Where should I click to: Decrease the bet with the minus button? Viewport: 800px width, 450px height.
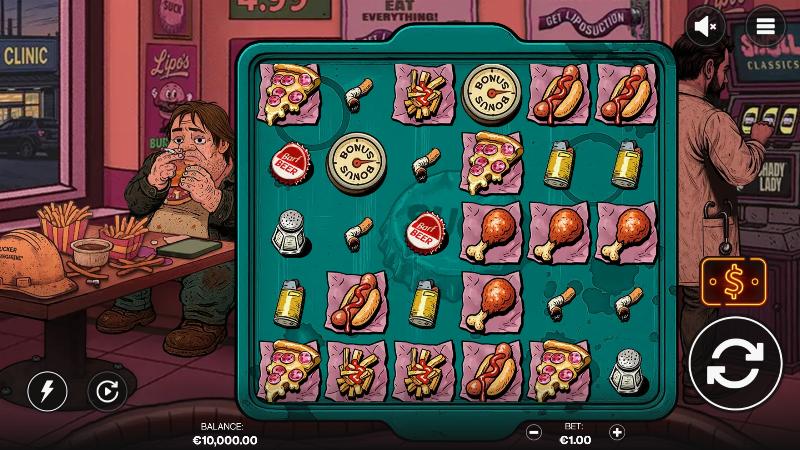pos(535,433)
